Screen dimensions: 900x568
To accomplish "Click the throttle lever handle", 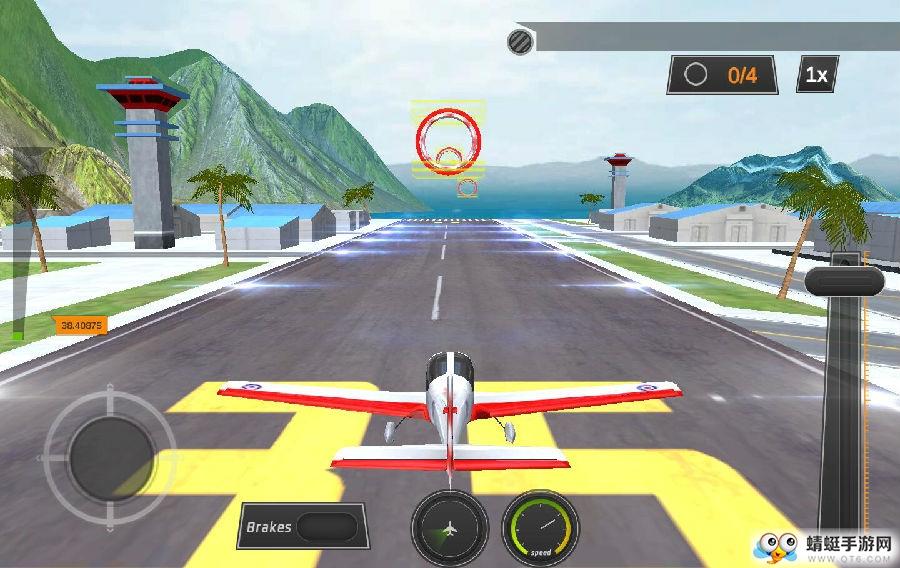I will click(845, 280).
